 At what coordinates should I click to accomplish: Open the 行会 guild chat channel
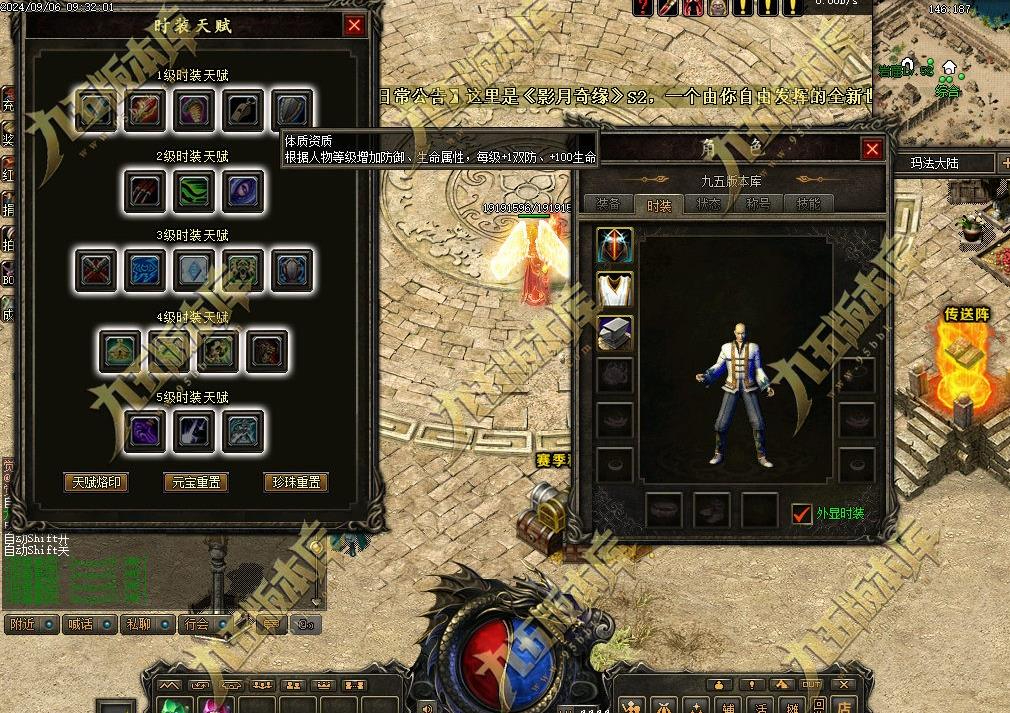[x=197, y=624]
